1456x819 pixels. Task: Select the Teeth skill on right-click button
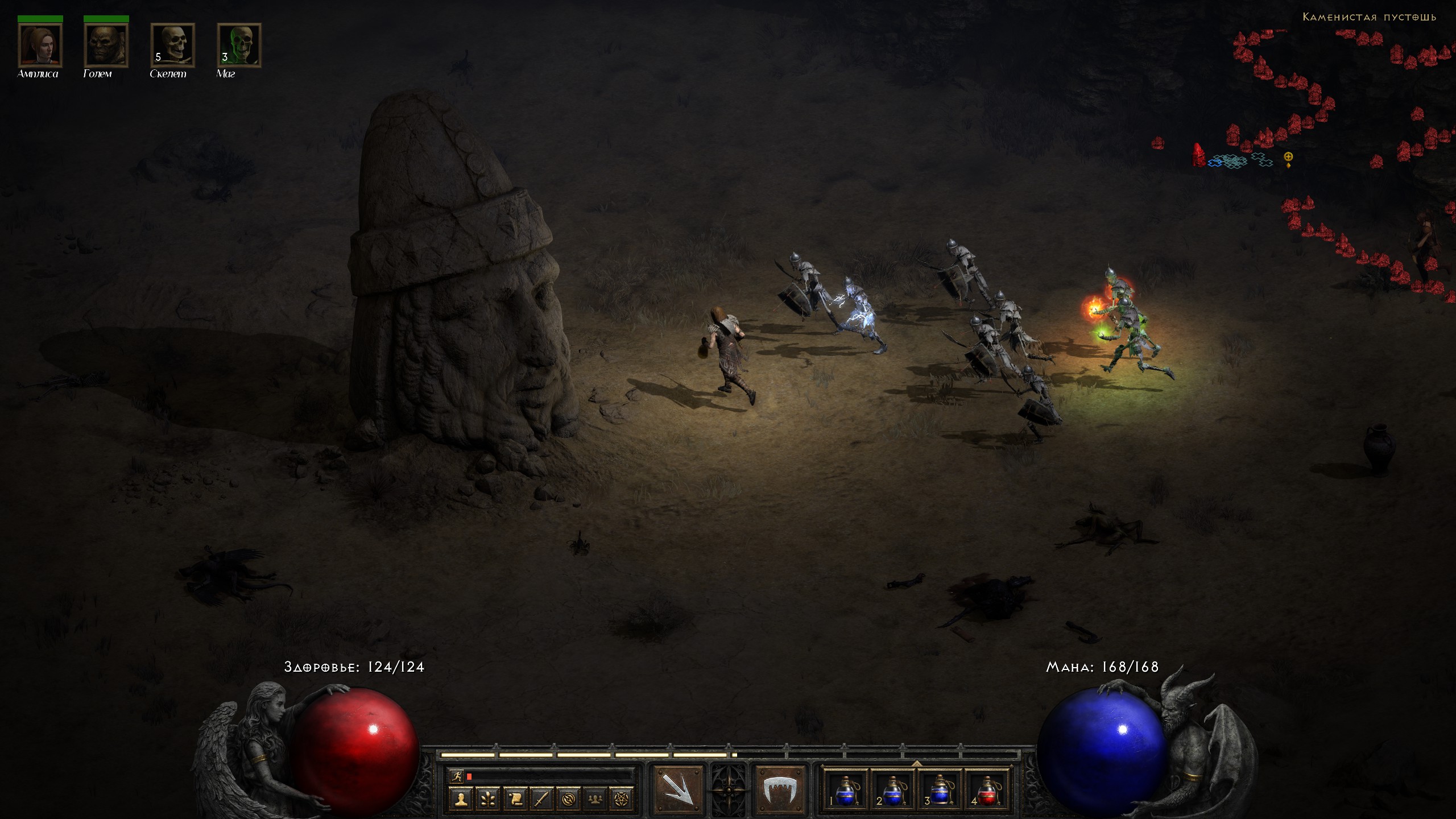779,789
